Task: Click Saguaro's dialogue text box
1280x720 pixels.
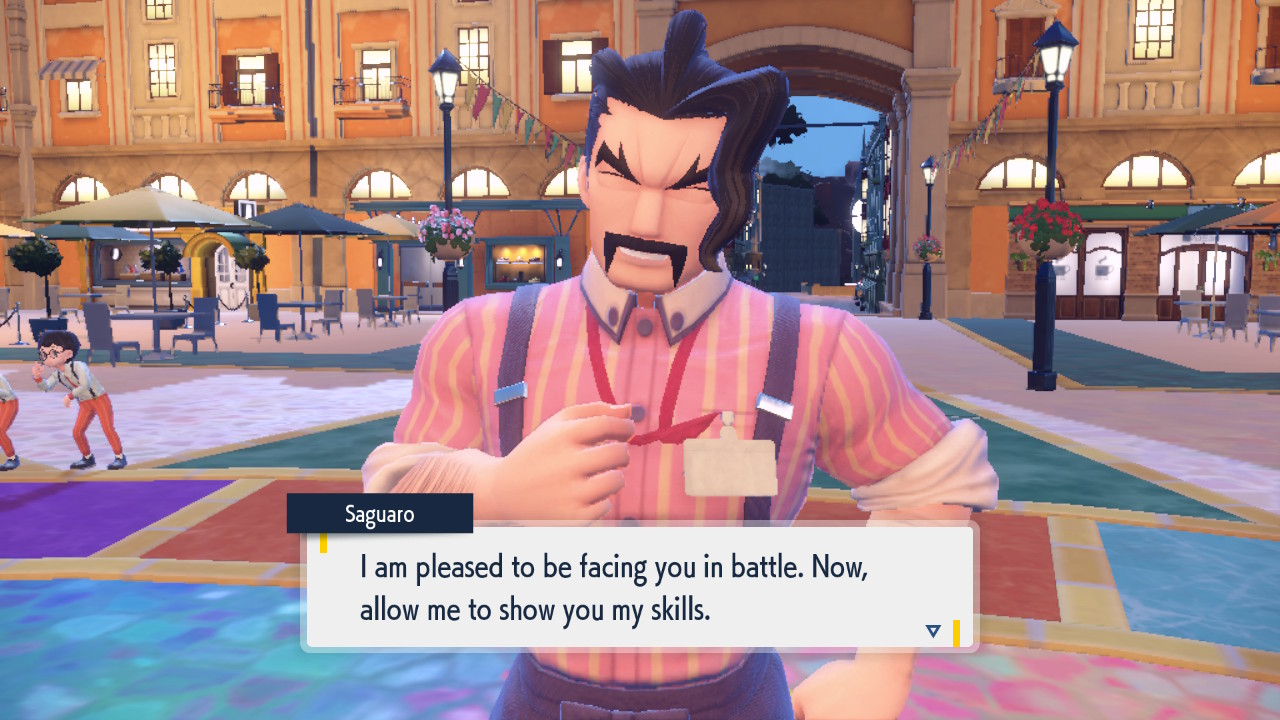Action: (639, 588)
